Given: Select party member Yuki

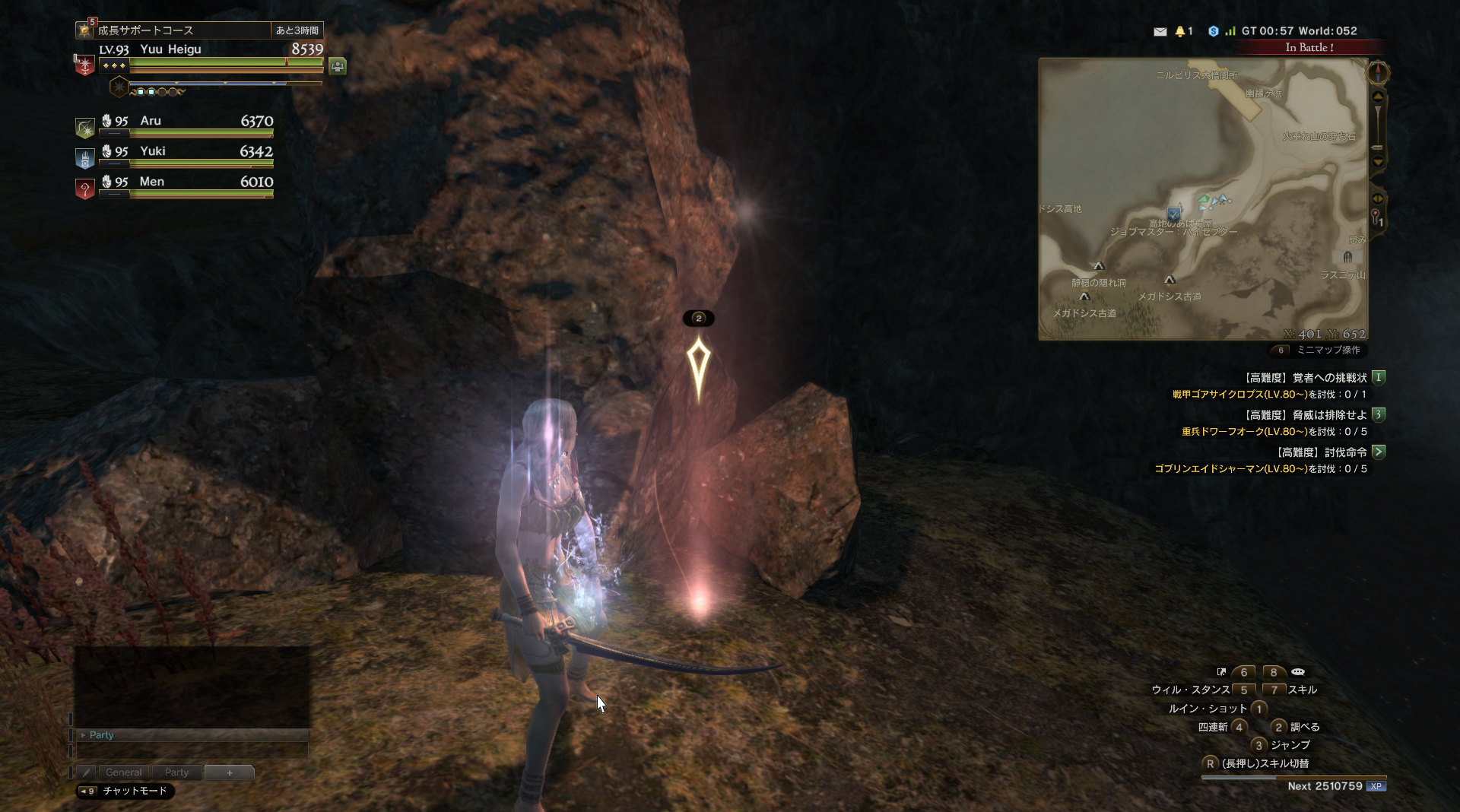Looking at the screenshot, I should (x=186, y=153).
